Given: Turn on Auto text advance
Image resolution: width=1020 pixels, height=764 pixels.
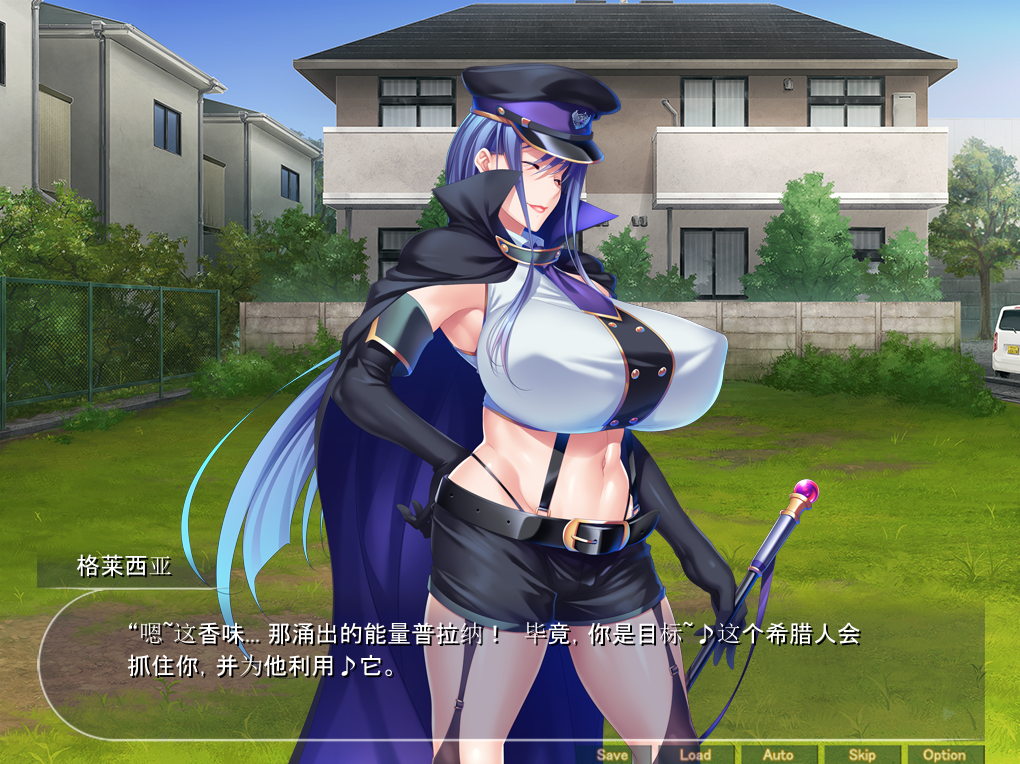Looking at the screenshot, I should (x=778, y=755).
